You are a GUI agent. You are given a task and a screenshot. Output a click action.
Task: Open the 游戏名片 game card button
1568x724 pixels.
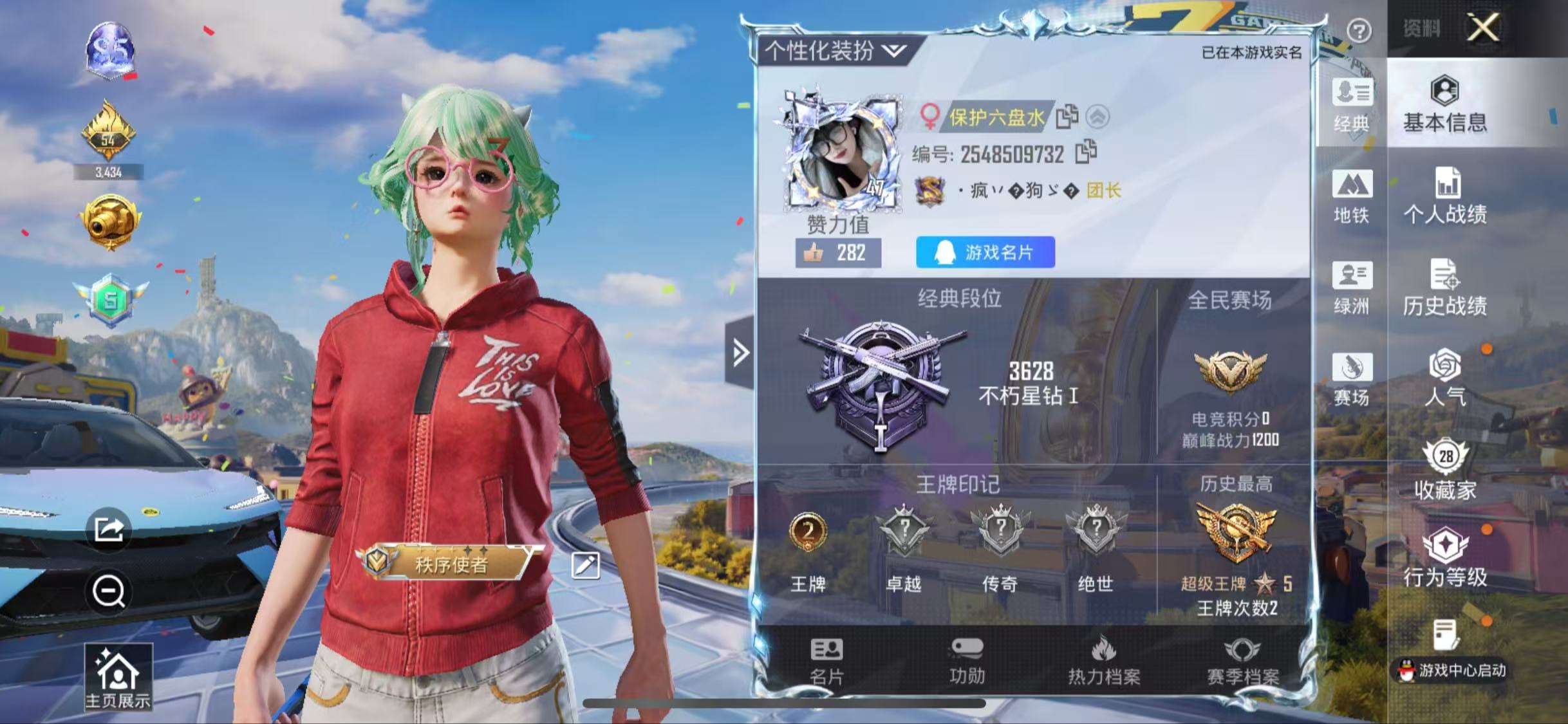(985, 252)
